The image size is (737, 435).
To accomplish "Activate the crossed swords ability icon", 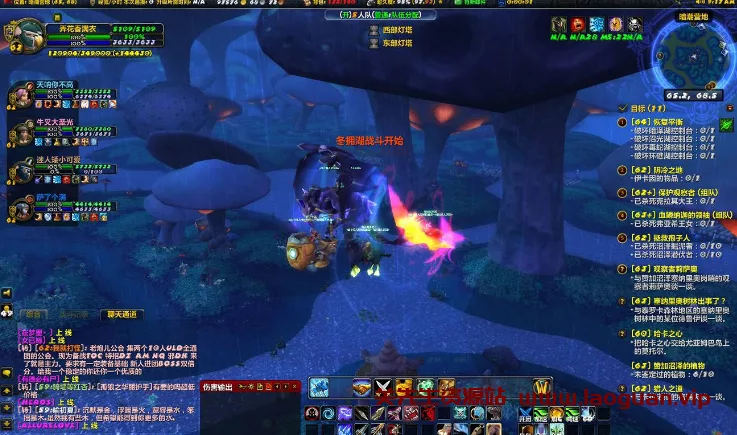I will click(x=383, y=387).
